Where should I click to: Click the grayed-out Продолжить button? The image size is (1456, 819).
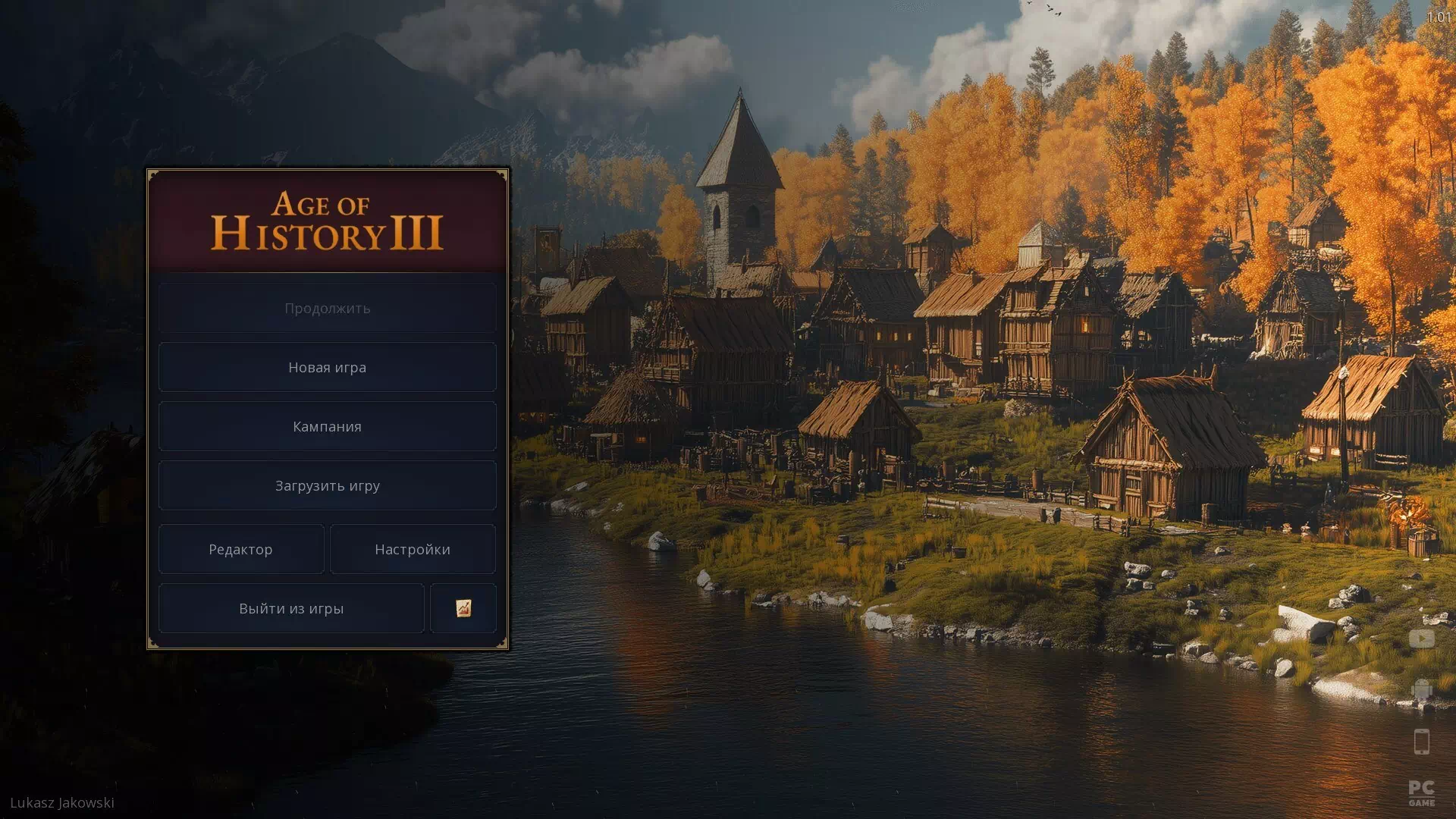327,307
